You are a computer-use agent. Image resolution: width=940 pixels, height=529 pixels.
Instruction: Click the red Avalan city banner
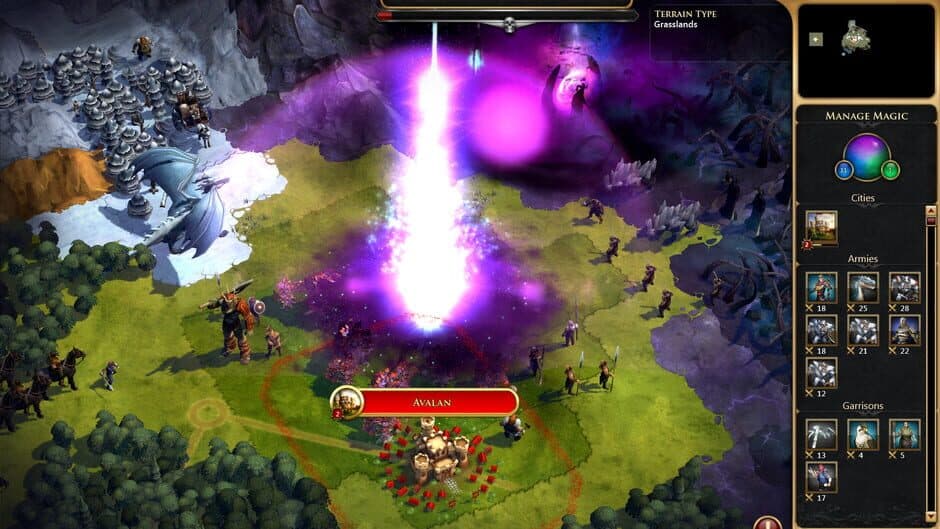click(437, 402)
